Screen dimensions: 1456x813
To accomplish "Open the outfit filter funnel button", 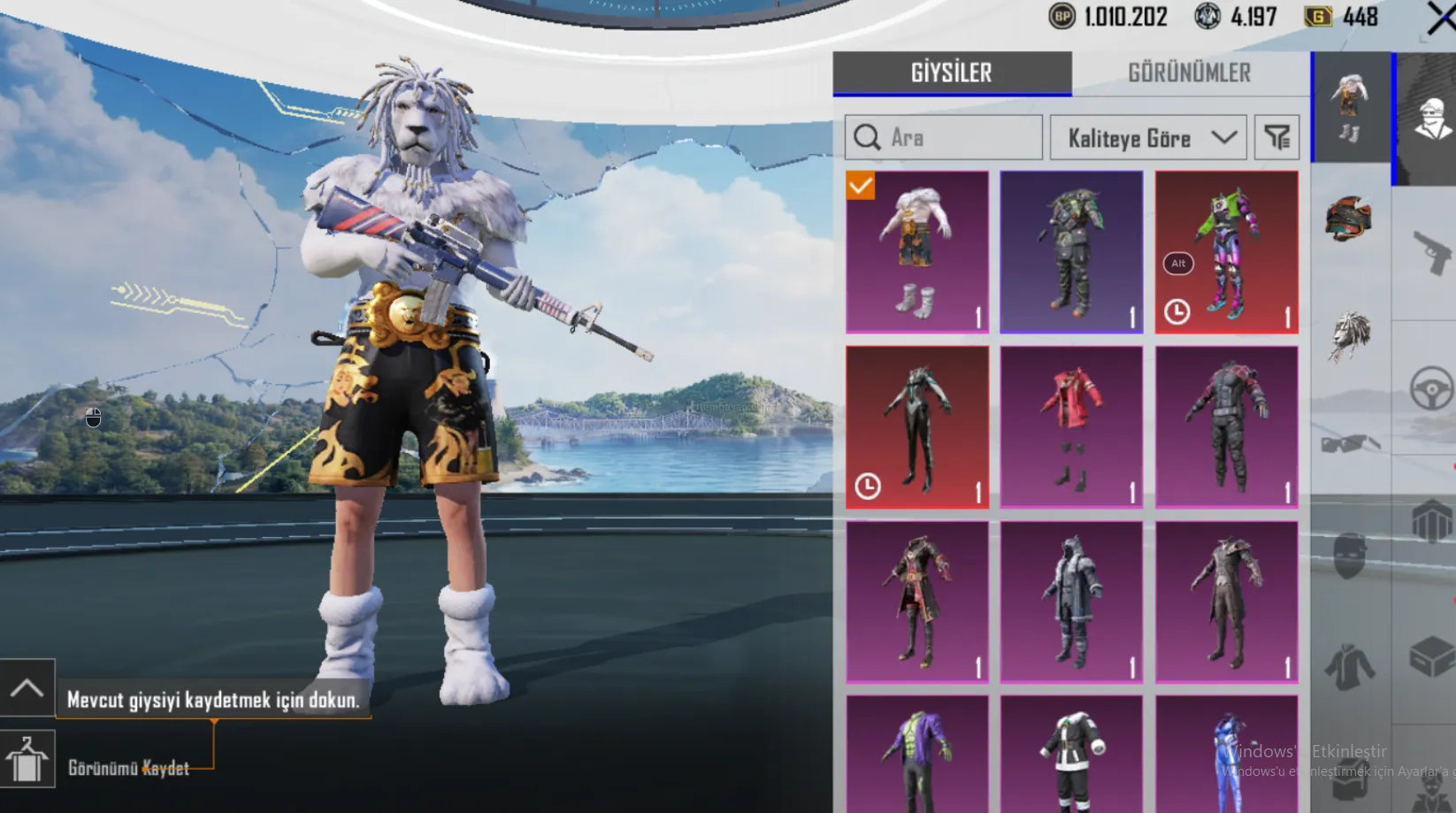I will click(1276, 138).
